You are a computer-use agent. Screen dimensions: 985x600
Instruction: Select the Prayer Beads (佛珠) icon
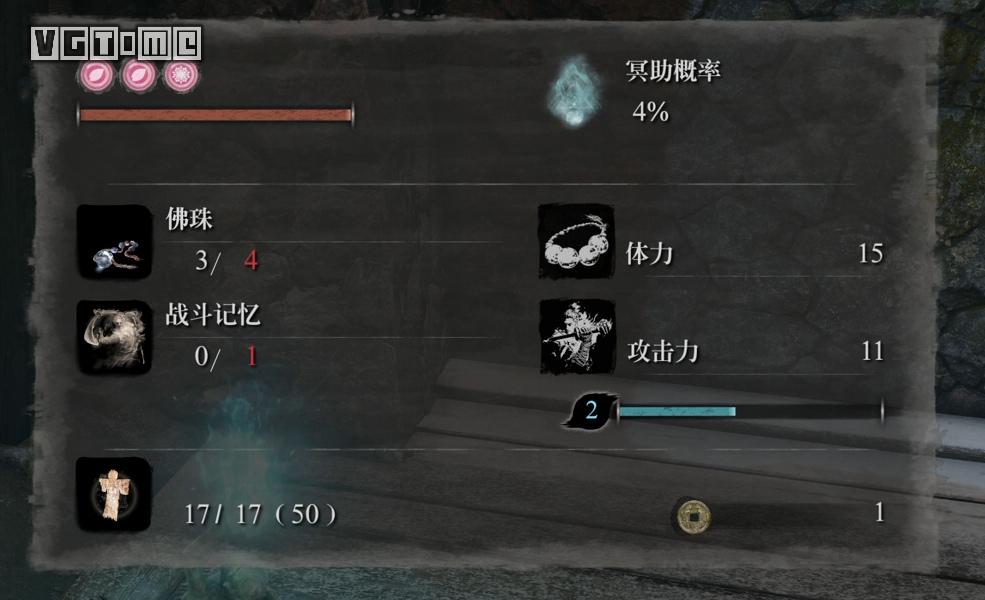tap(114, 242)
